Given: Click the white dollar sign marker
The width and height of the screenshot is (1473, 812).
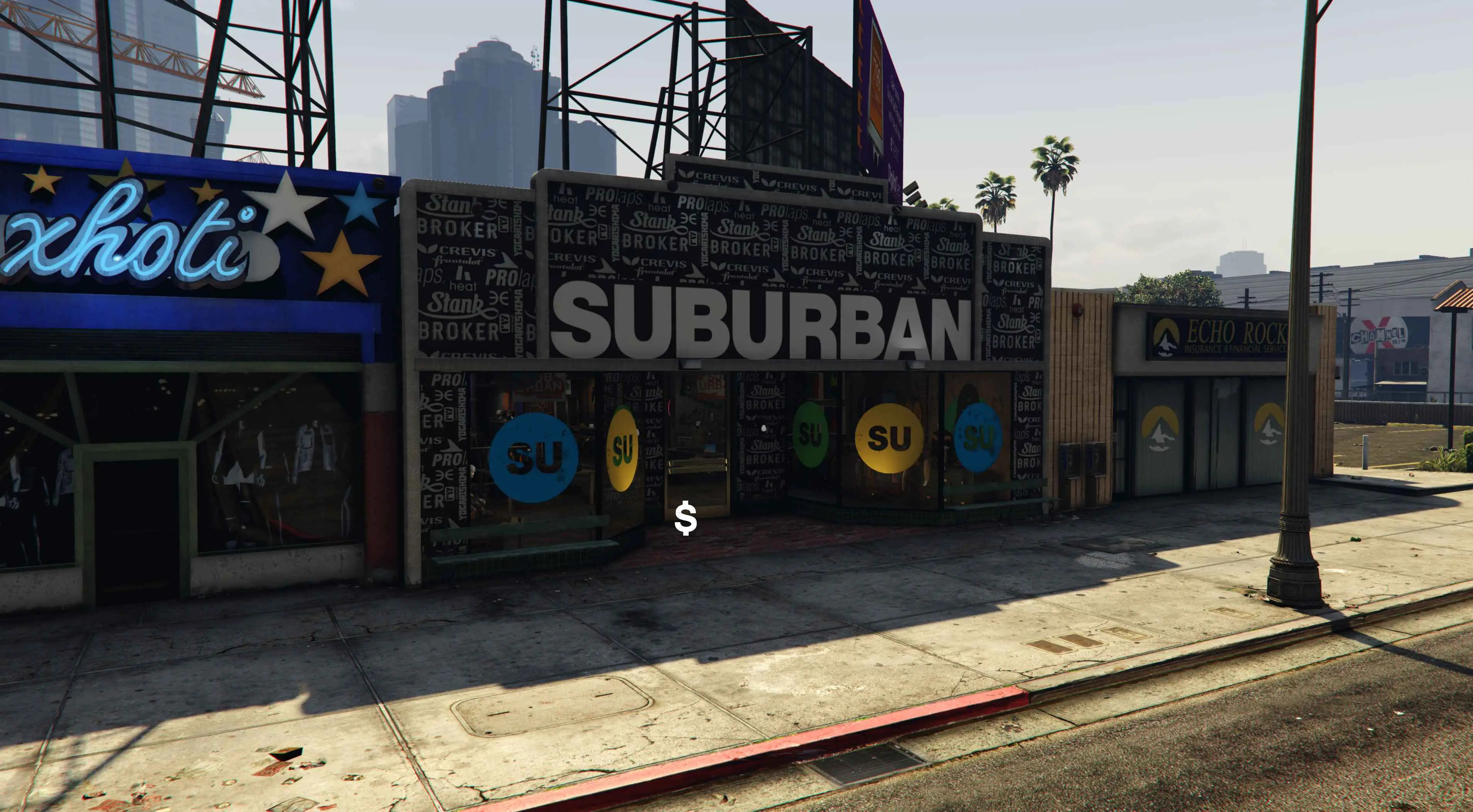Looking at the screenshot, I should (686, 519).
